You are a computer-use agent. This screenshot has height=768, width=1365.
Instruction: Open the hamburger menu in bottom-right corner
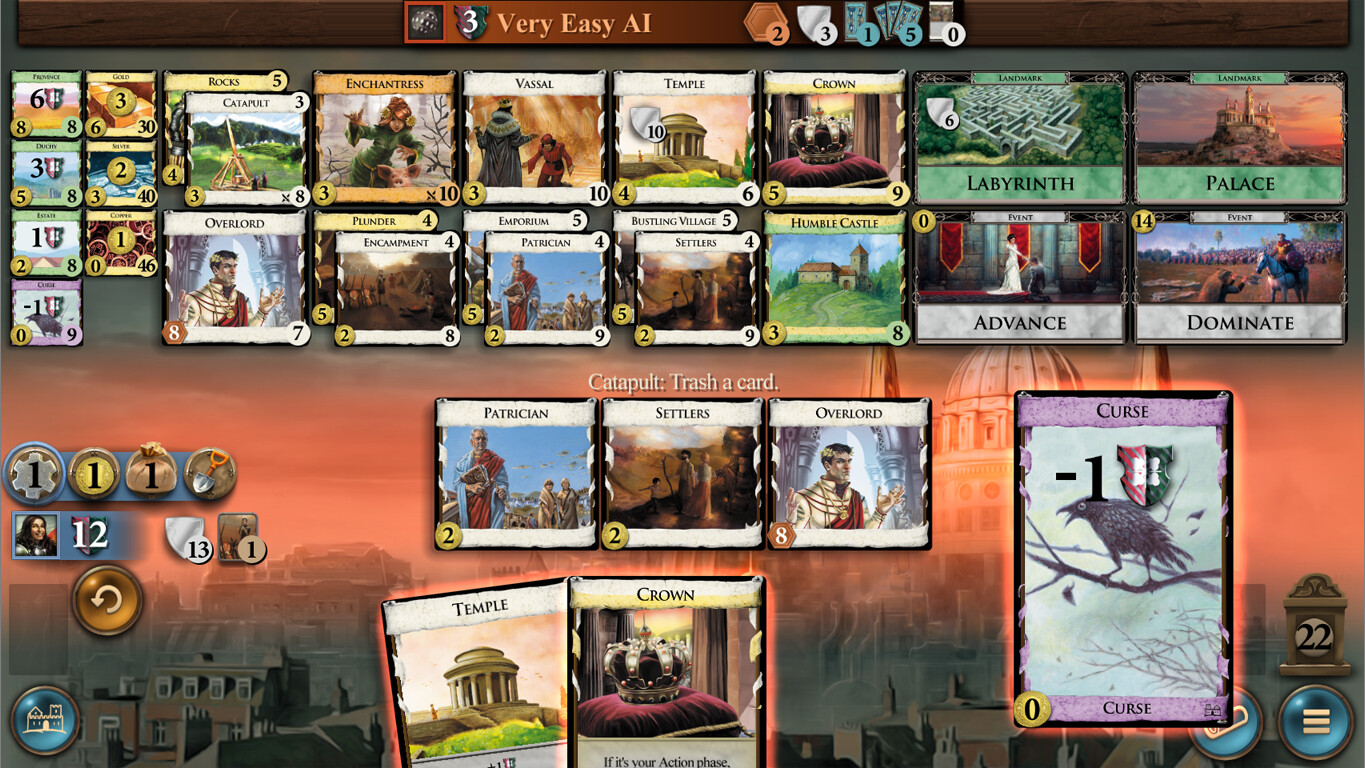point(1318,722)
